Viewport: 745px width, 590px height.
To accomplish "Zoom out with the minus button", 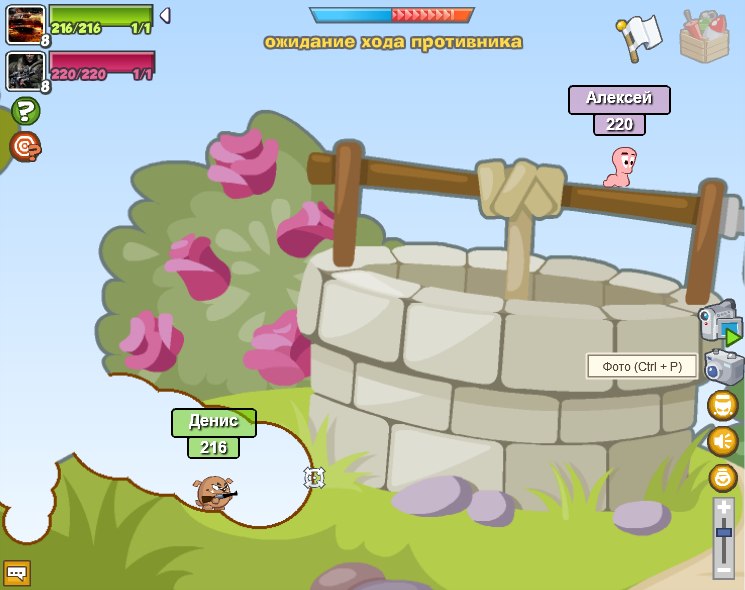I will 724,569.
